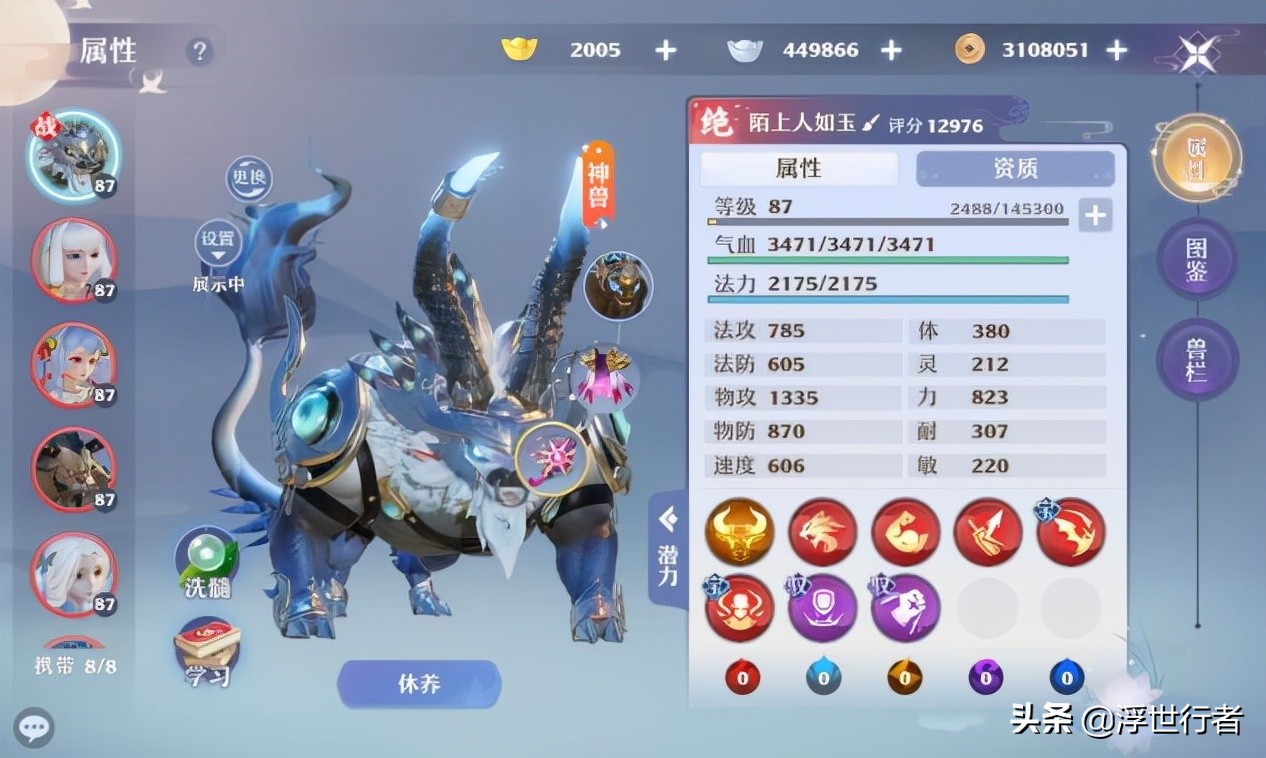Open the 兽栏 pet stable
Viewport: 1266px width, 758px height.
coord(1197,361)
